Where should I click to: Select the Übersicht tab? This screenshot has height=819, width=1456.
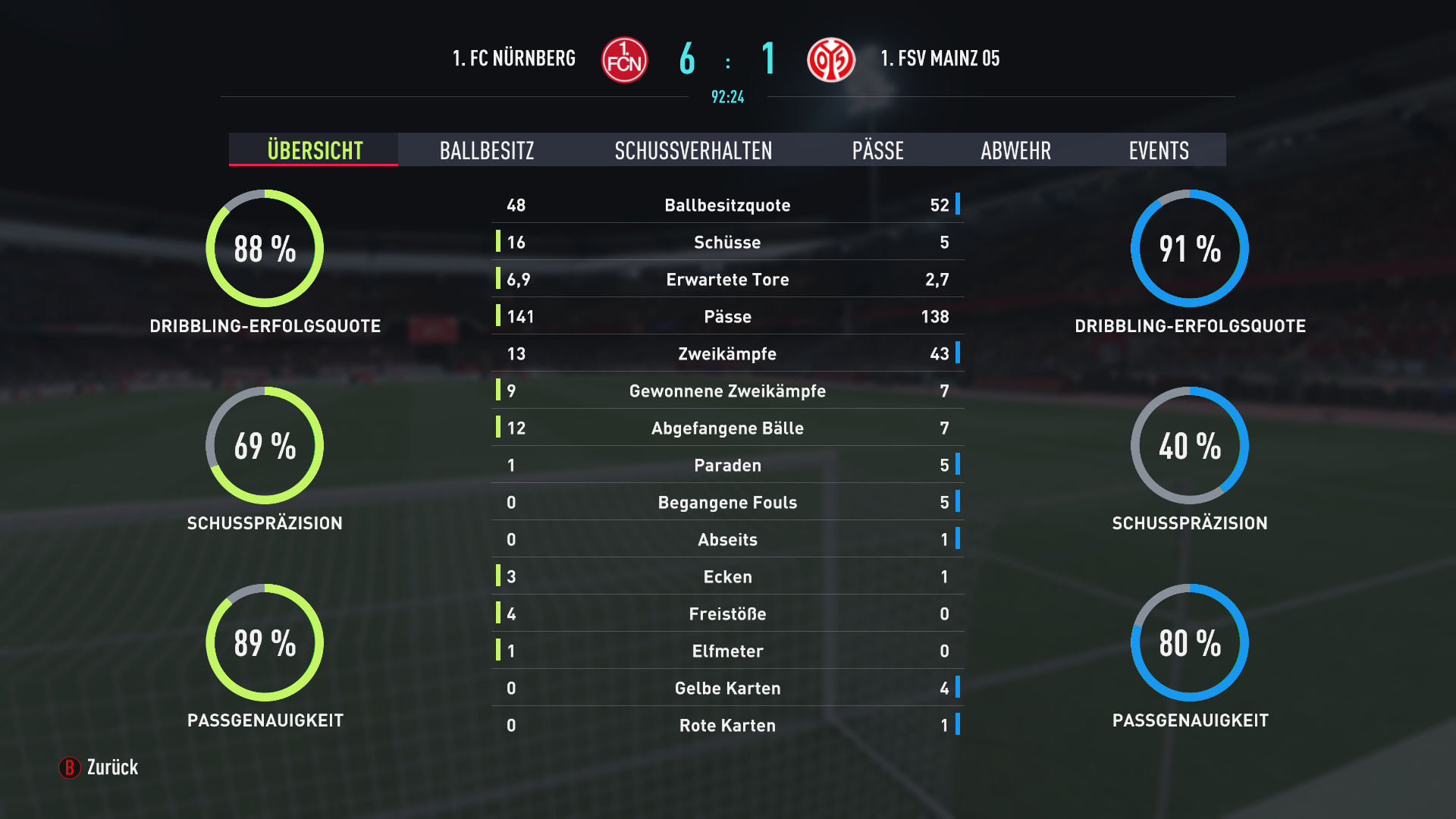point(315,150)
